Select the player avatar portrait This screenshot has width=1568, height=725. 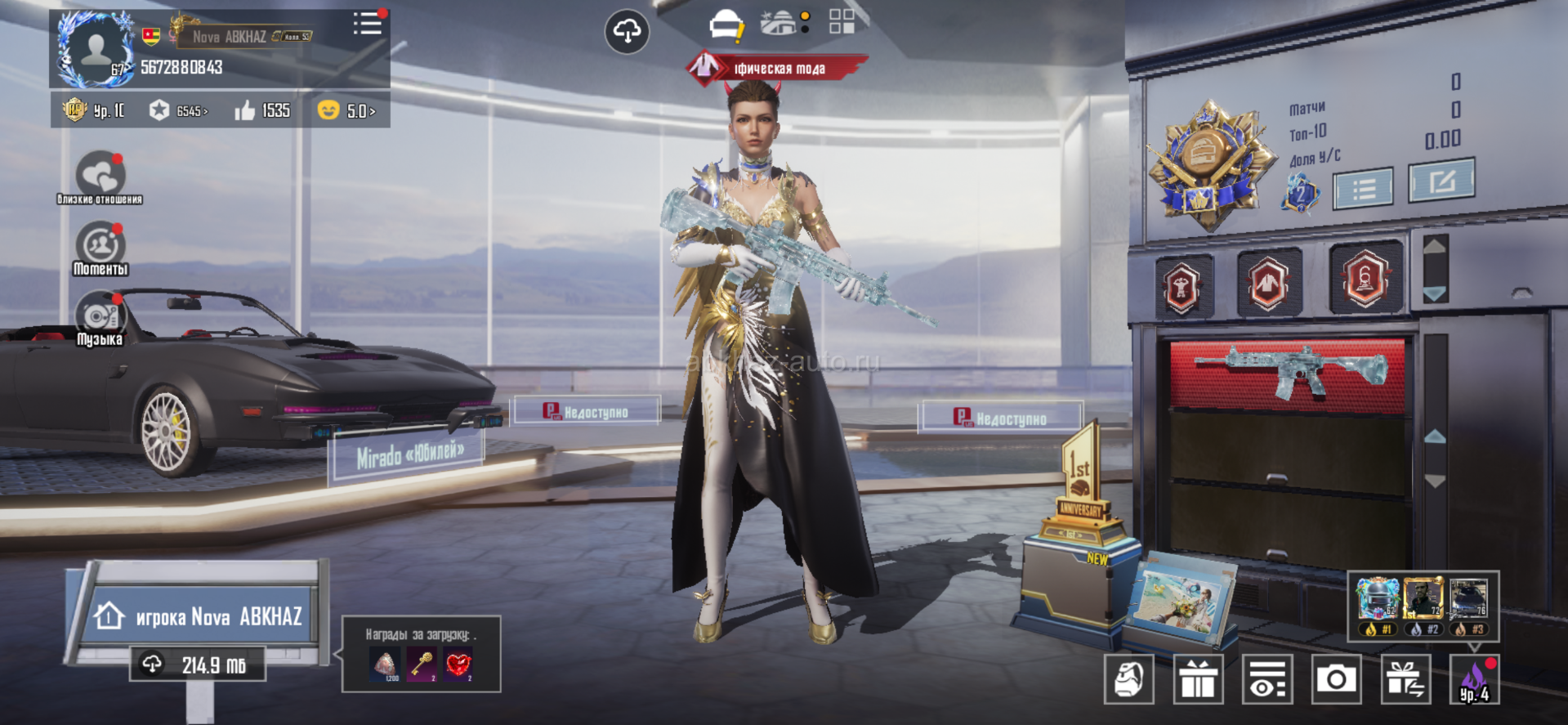click(x=96, y=49)
